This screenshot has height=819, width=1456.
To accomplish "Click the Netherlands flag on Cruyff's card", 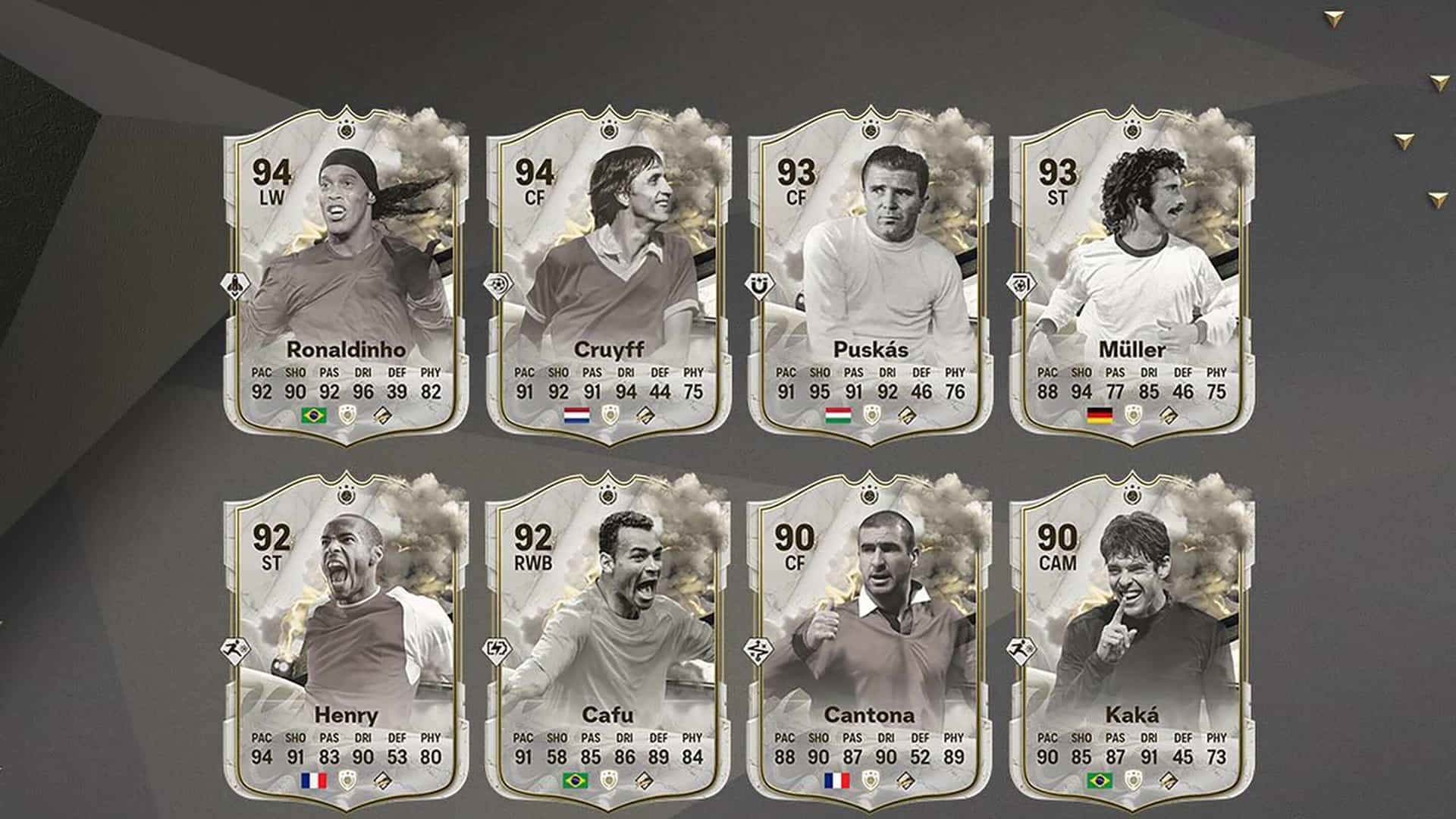I will [576, 415].
